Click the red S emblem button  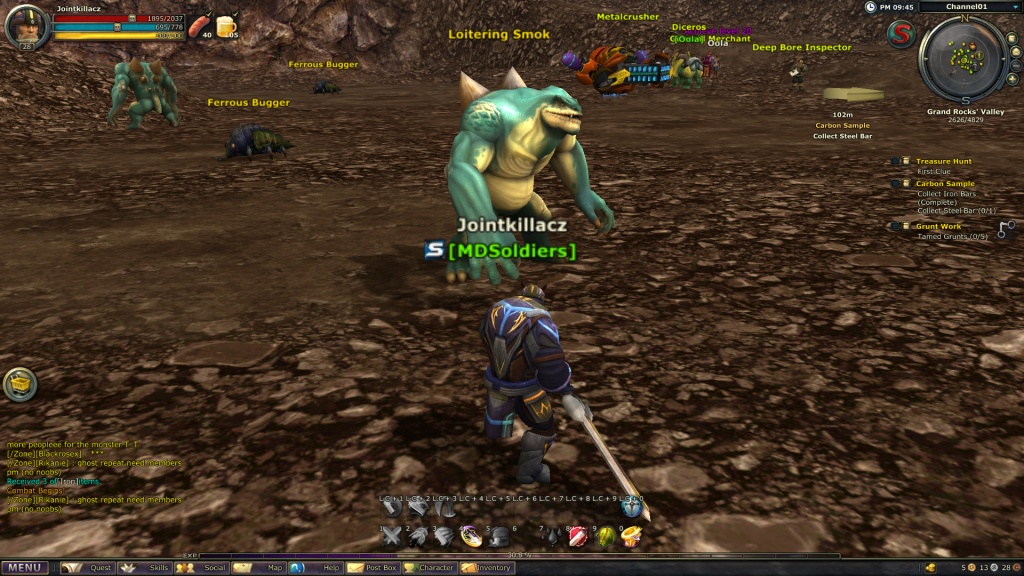click(x=899, y=34)
